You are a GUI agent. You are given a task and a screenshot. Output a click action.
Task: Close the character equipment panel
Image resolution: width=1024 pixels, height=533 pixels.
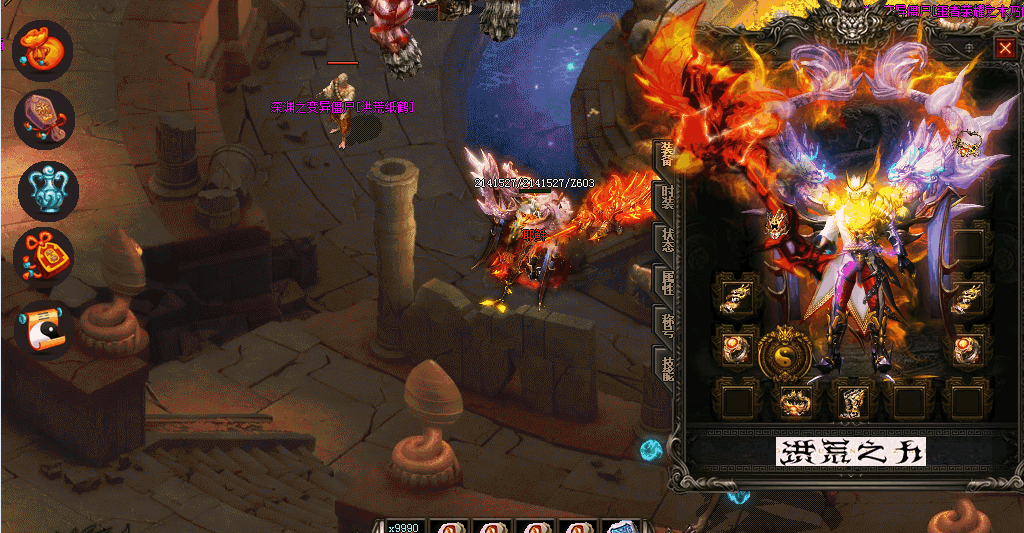tap(1004, 48)
